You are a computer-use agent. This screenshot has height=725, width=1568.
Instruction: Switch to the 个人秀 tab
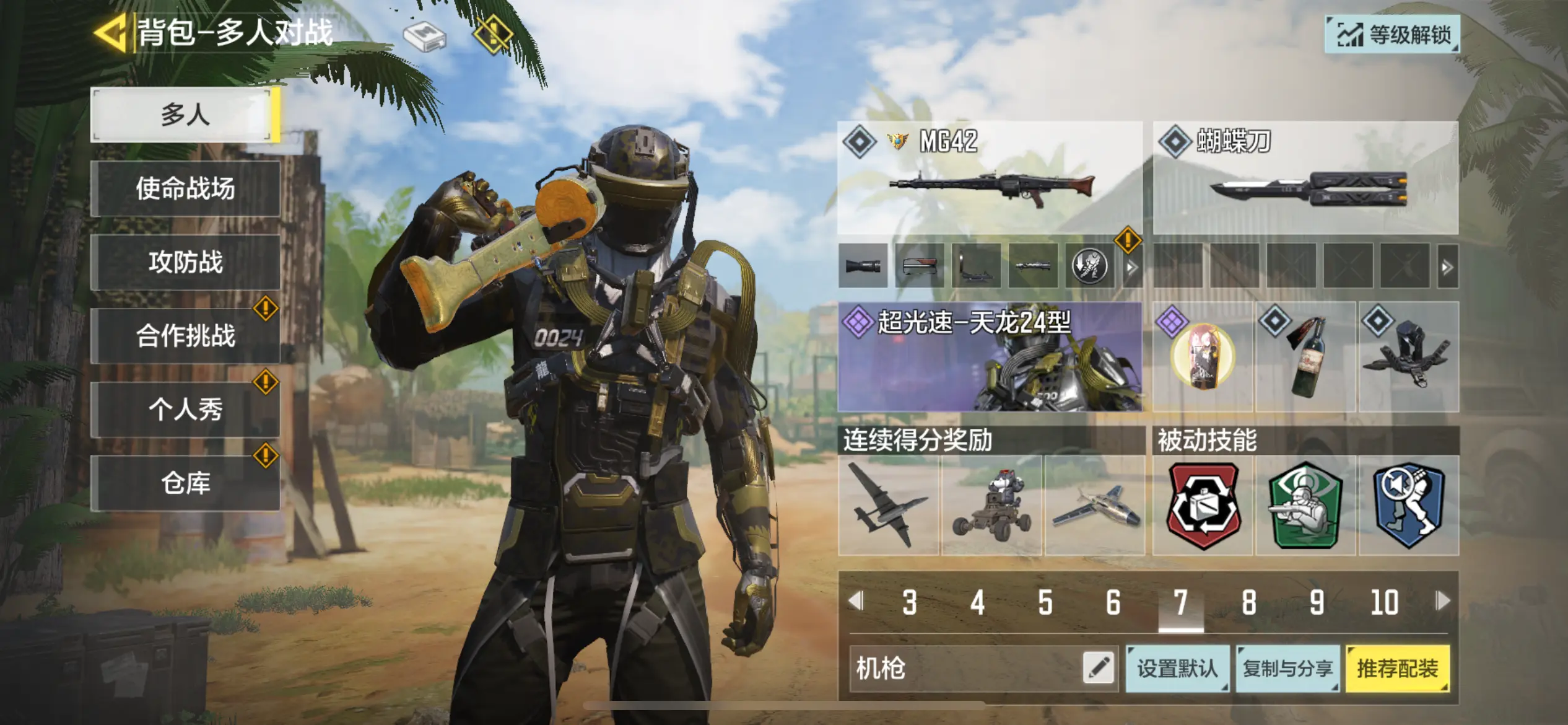pos(185,410)
